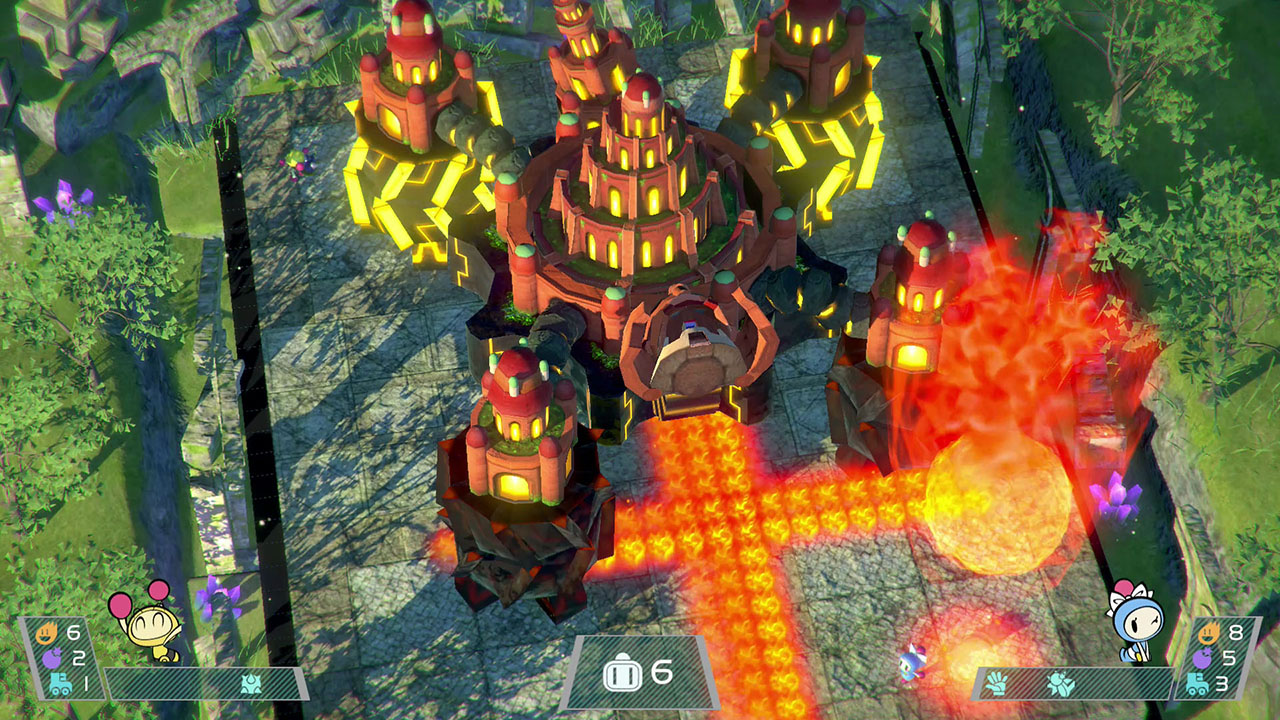1280x720 pixels.
Task: Switch to the right player's stats panel
Action: (x=1215, y=658)
